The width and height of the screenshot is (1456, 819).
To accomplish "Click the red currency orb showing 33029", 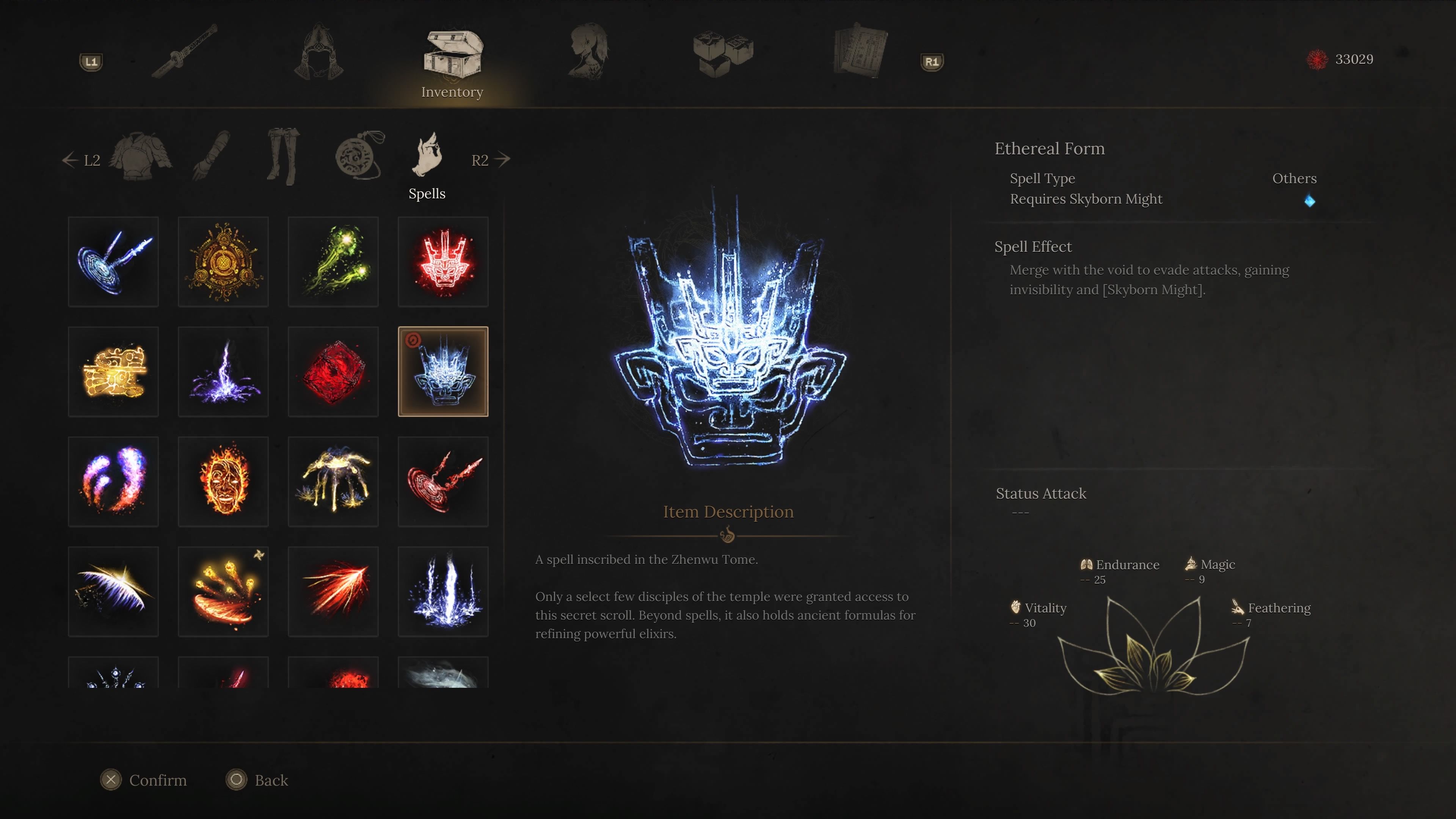I will [1318, 60].
